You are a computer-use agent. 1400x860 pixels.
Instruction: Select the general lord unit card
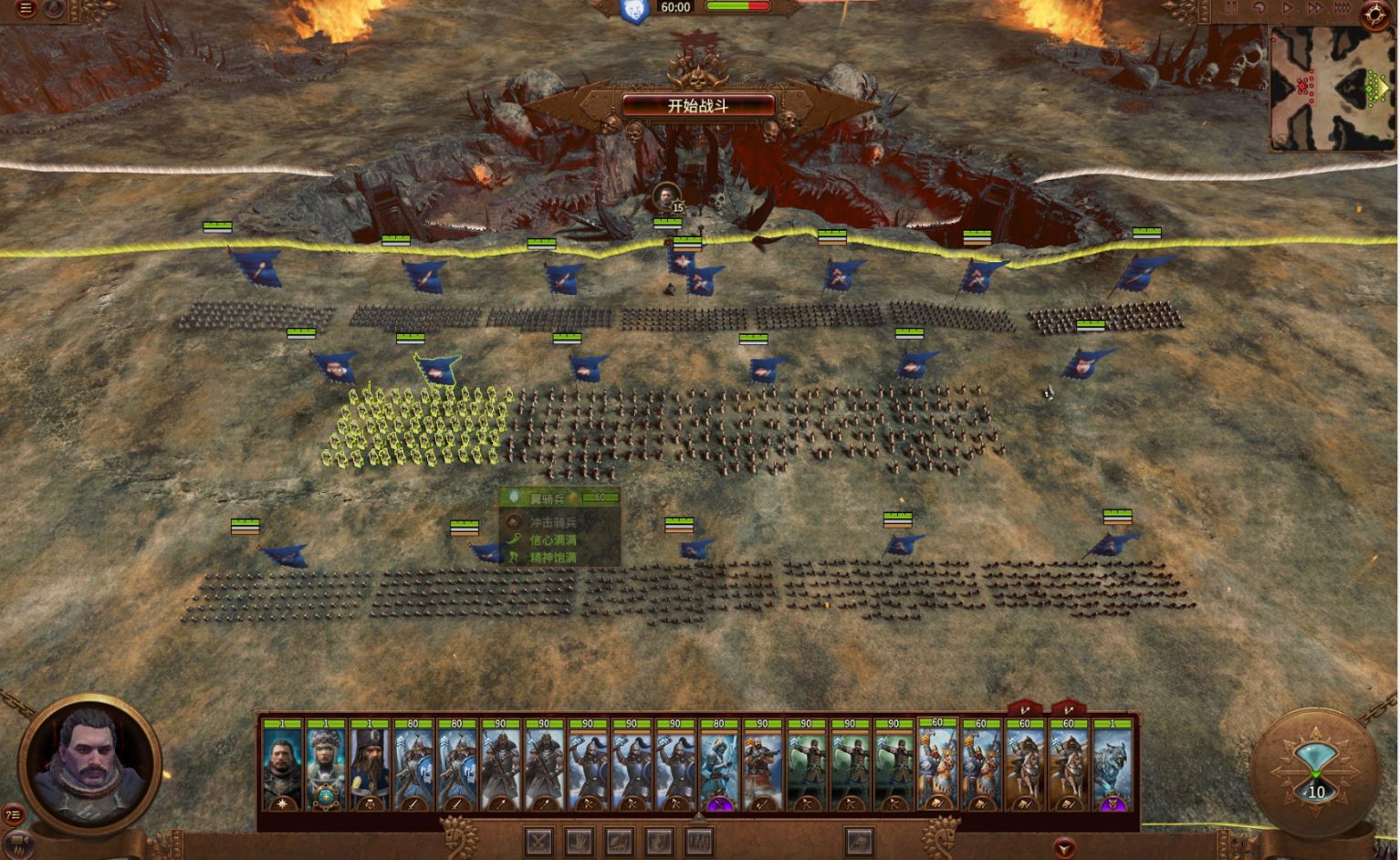(x=282, y=765)
